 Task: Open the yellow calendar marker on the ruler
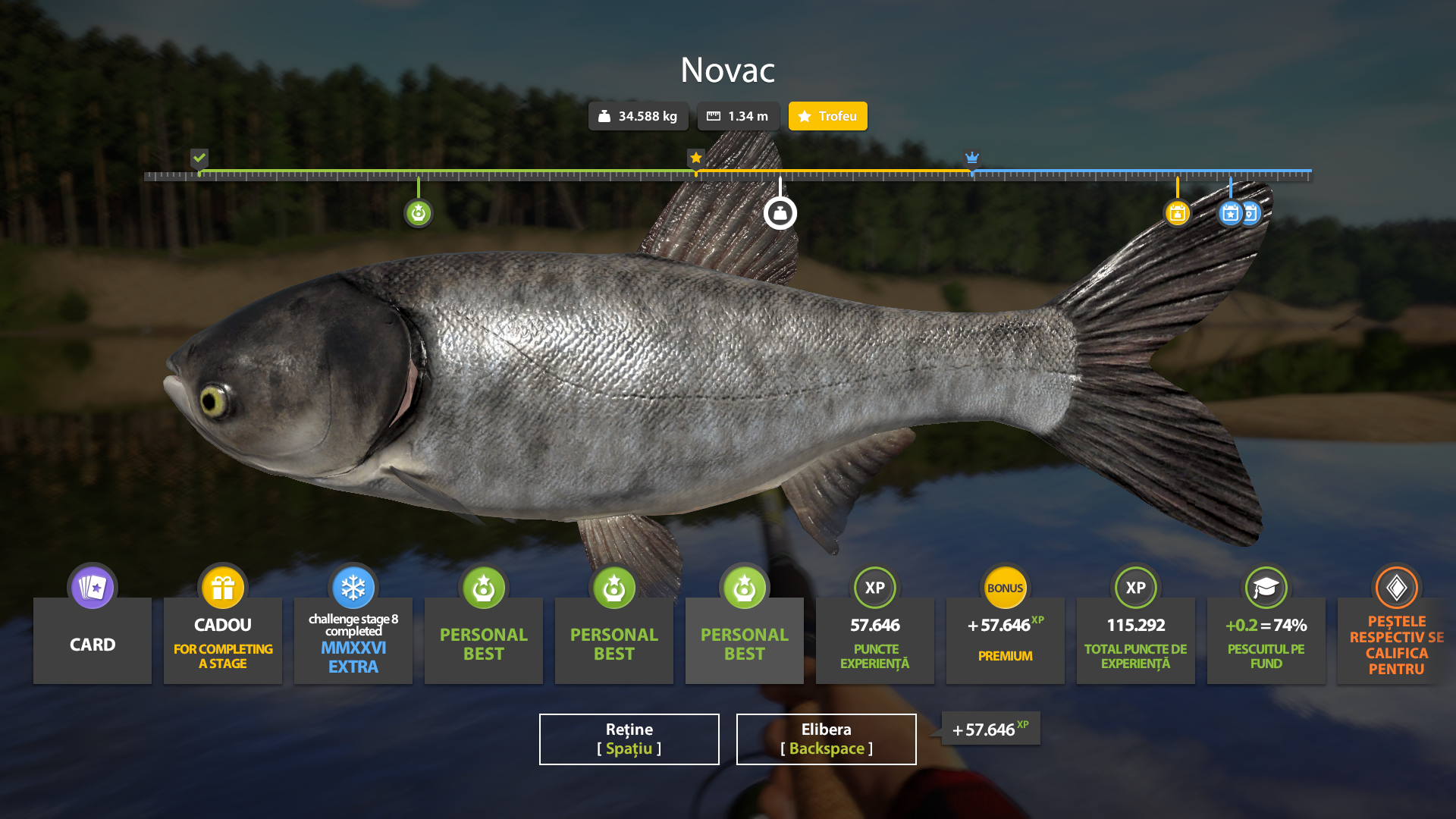tap(1178, 213)
